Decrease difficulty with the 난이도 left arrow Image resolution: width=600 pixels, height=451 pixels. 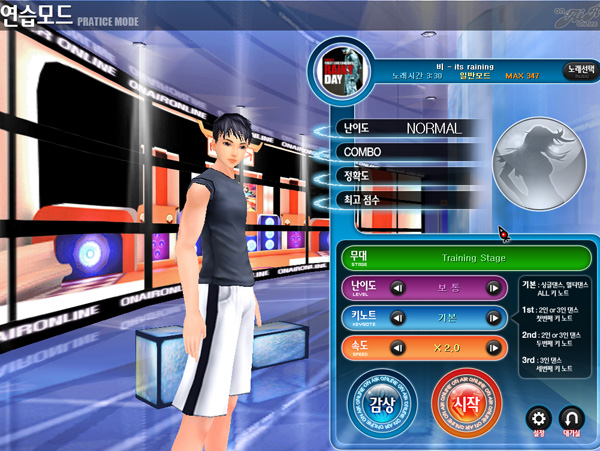point(397,288)
